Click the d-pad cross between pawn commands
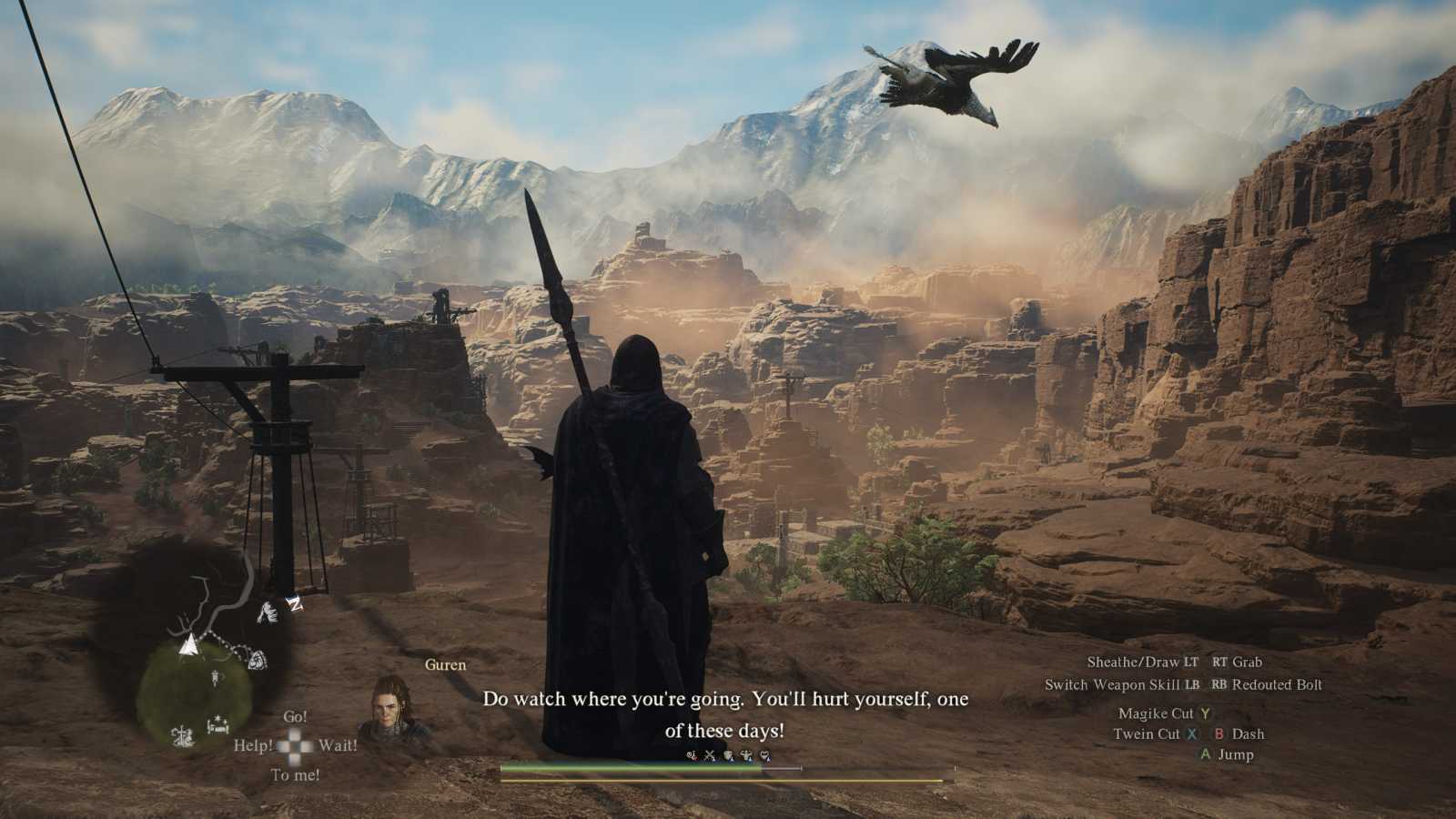The image size is (1456, 819). pyautogui.click(x=293, y=746)
